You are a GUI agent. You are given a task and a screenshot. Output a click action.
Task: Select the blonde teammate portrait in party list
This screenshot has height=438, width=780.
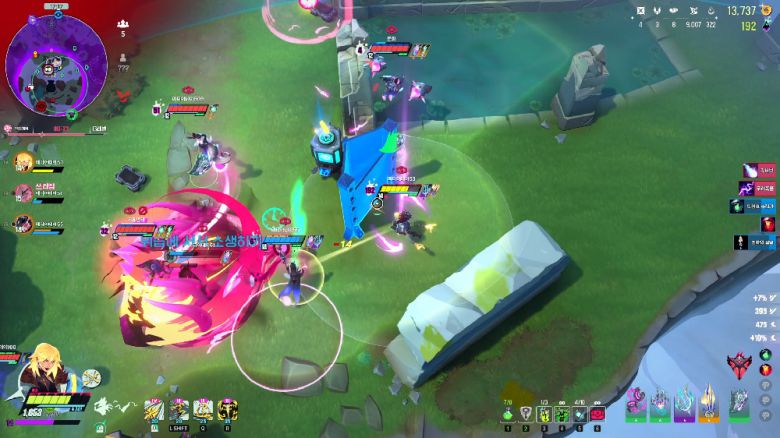pyautogui.click(x=23, y=164)
